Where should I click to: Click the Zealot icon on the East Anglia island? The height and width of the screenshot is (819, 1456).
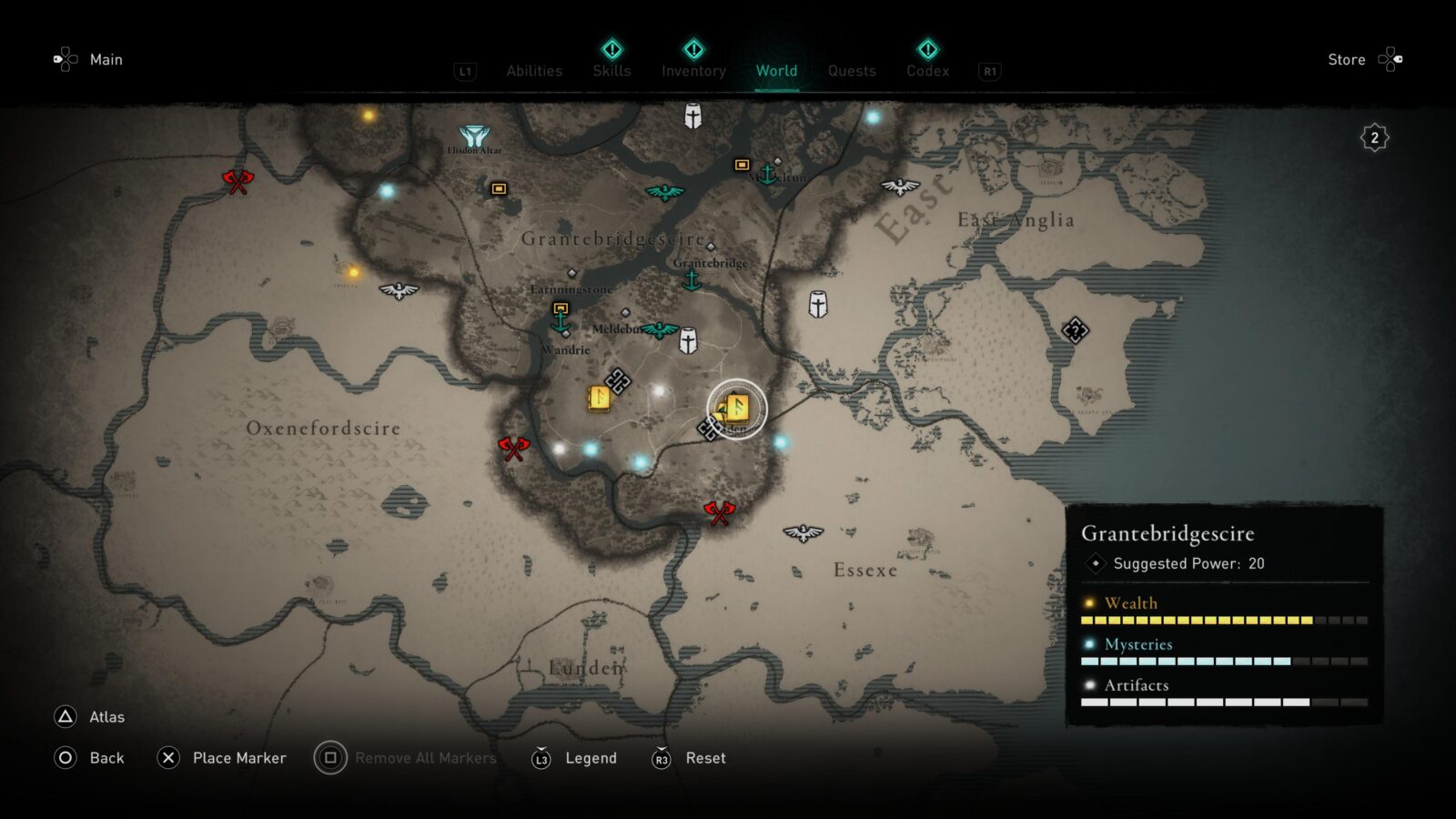click(1077, 331)
